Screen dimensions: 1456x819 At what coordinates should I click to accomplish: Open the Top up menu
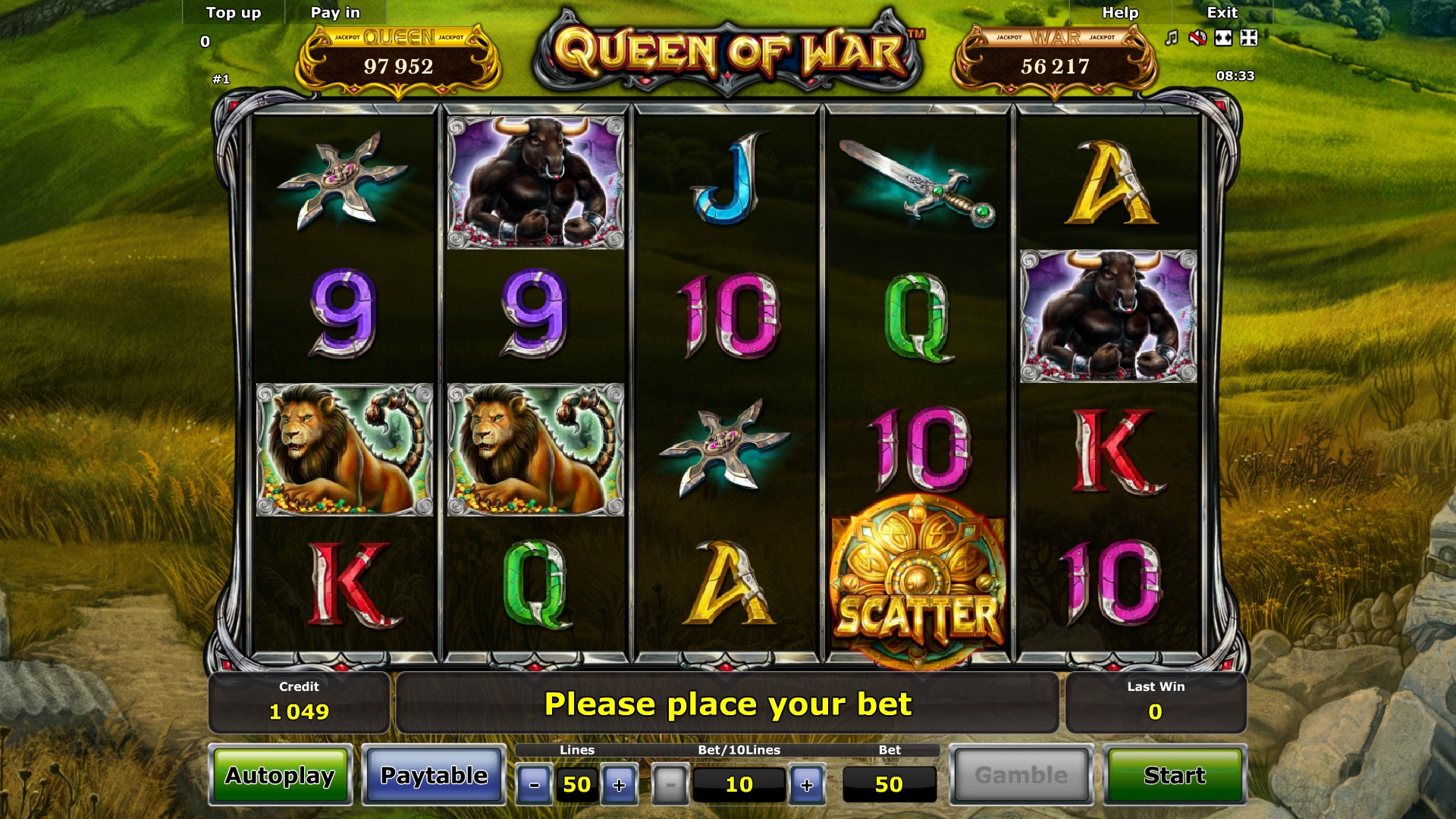coord(234,13)
